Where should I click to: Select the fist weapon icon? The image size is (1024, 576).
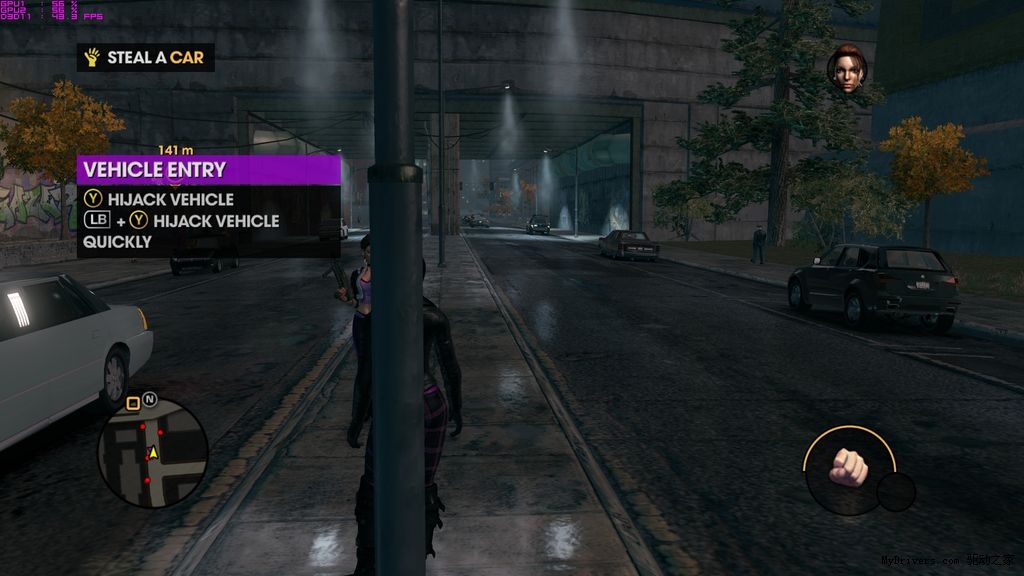click(x=848, y=466)
